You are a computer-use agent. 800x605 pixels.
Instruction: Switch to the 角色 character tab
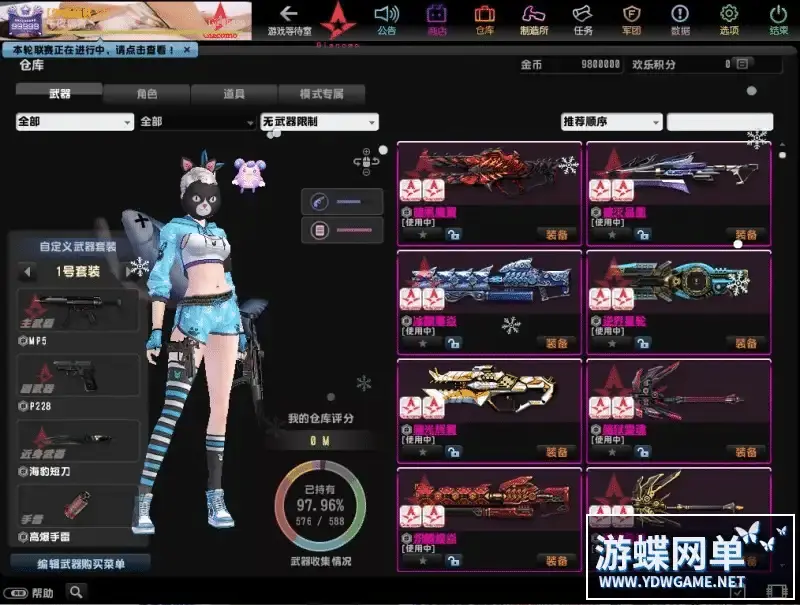click(146, 94)
